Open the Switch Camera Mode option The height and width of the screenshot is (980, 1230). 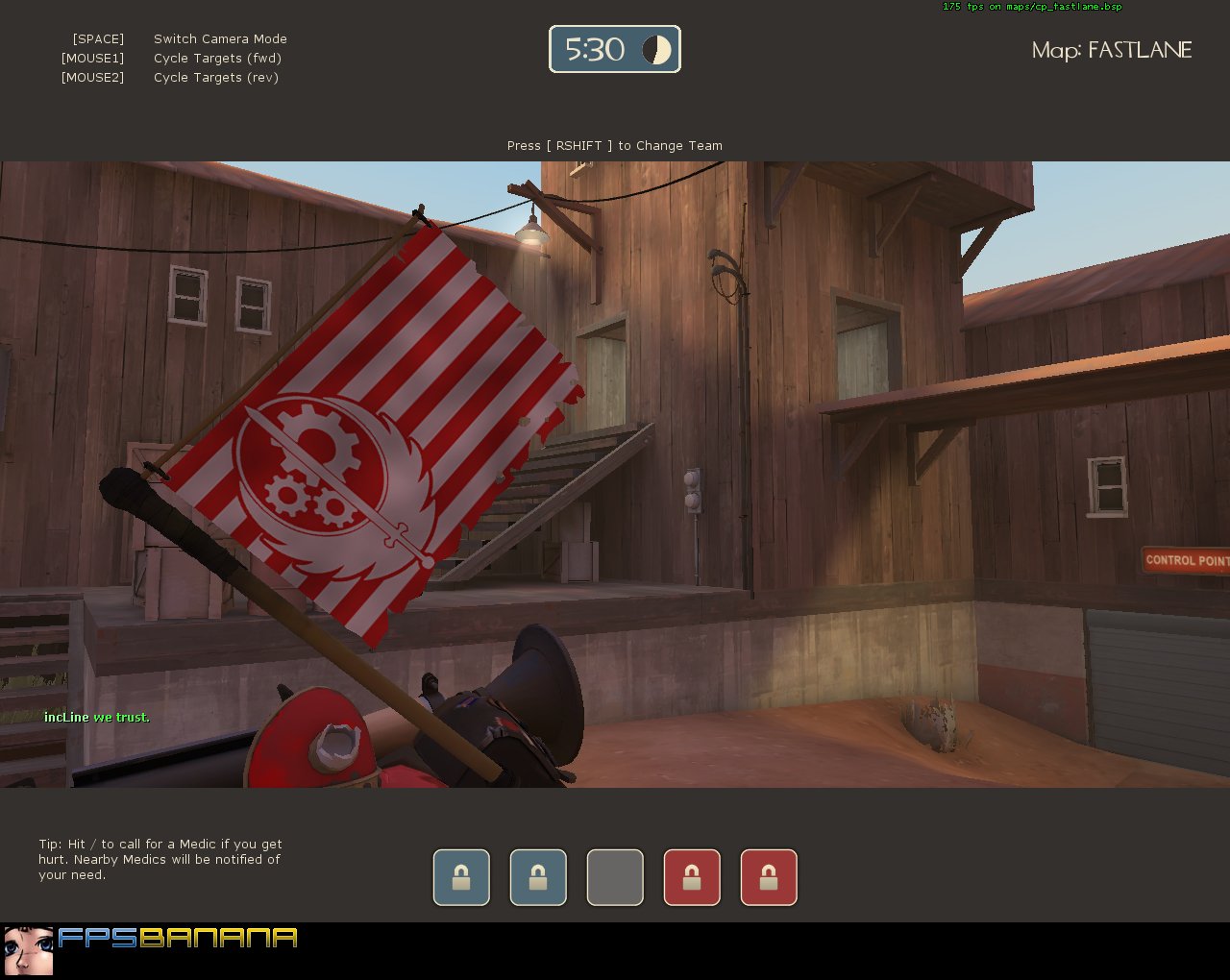[220, 38]
